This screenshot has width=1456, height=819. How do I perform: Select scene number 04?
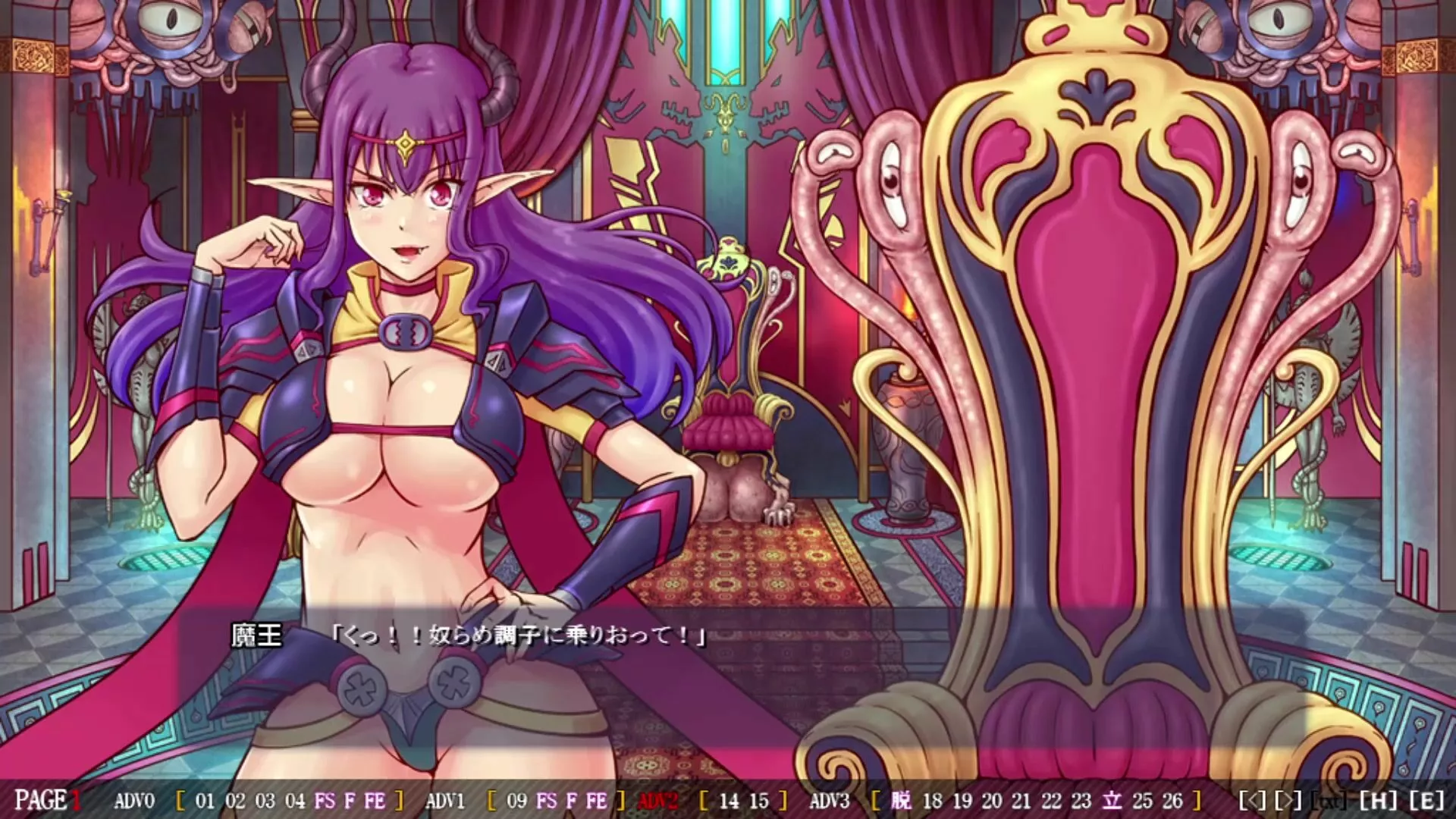click(295, 800)
